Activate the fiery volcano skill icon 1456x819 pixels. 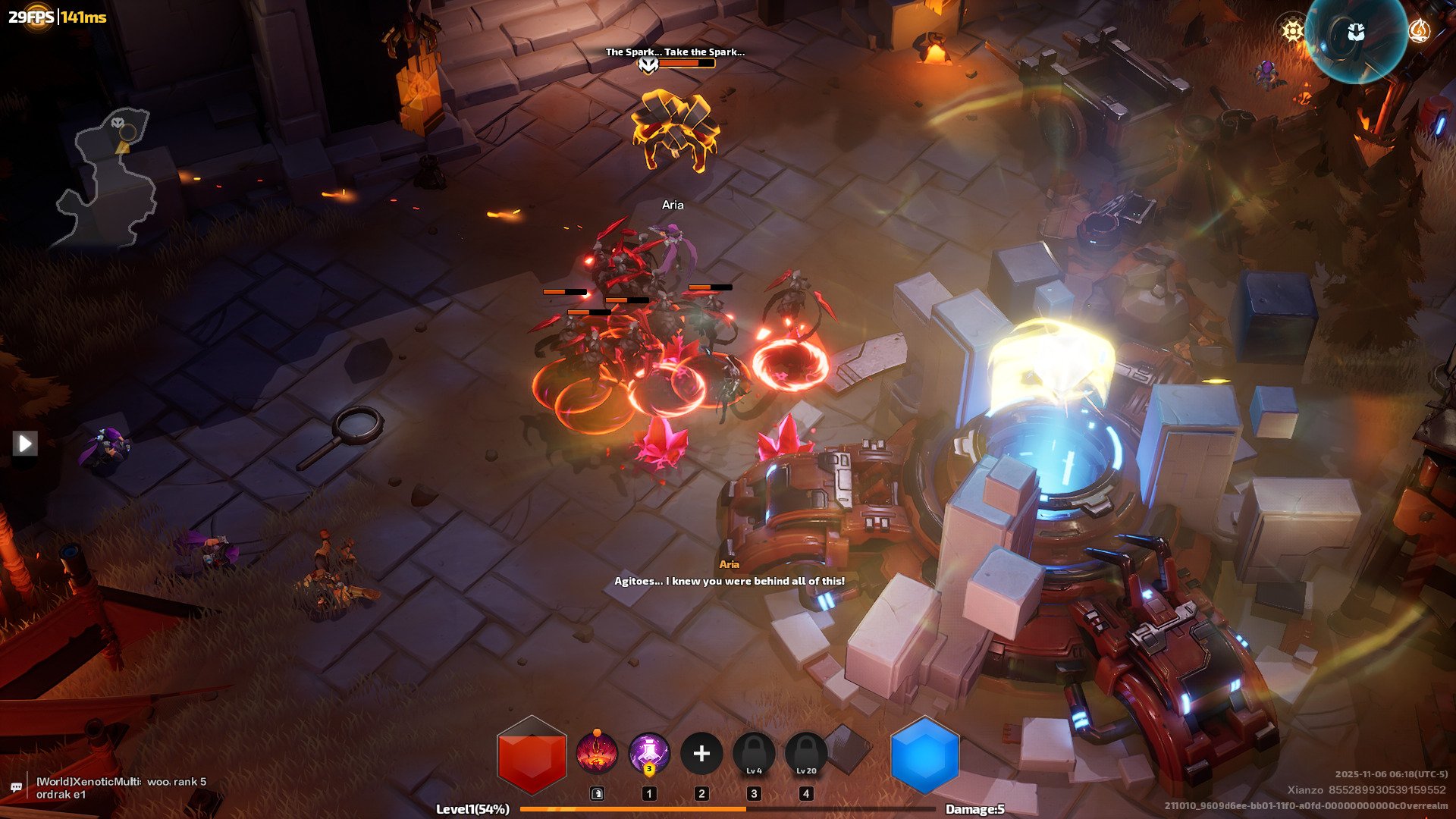click(597, 754)
